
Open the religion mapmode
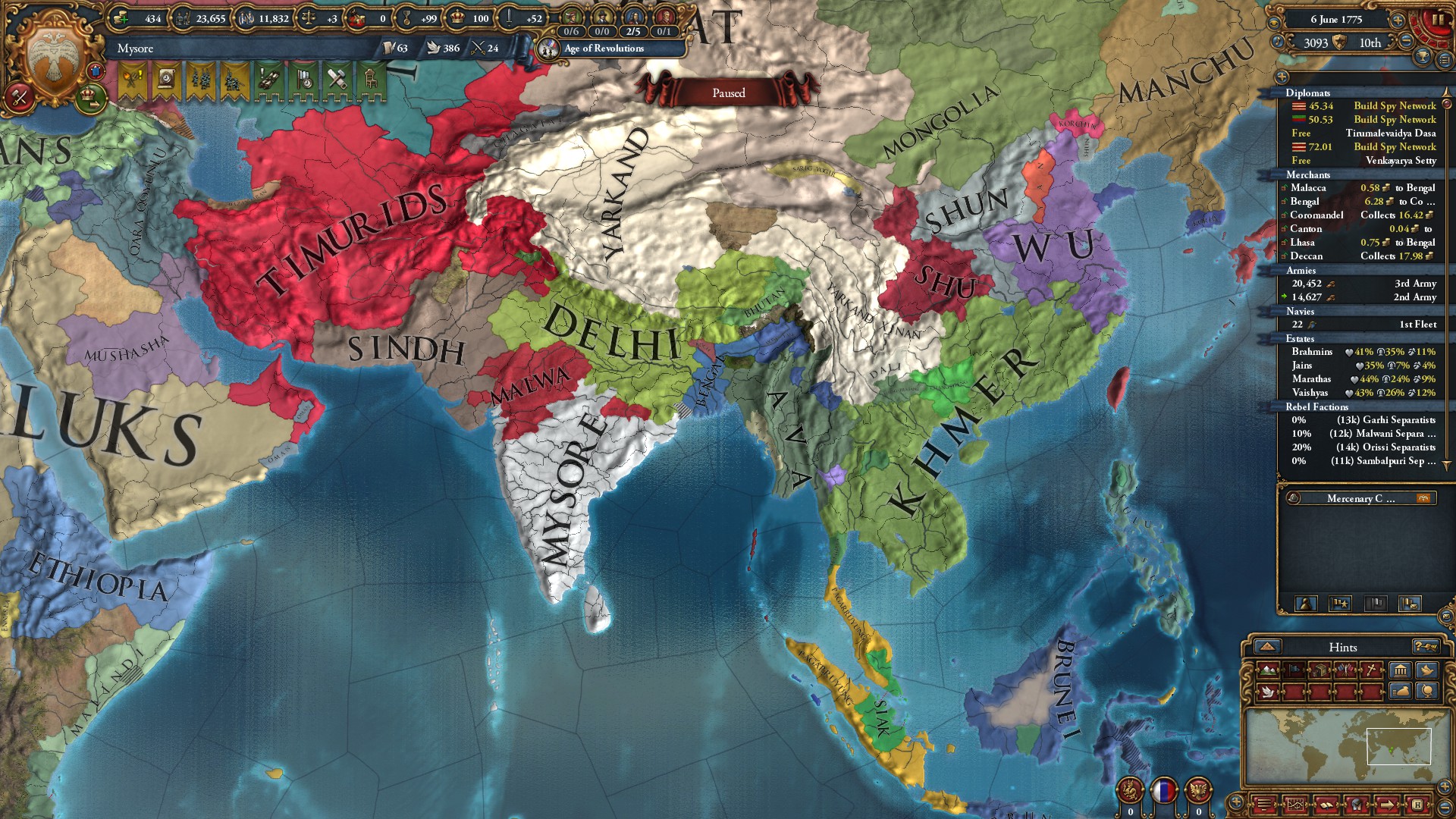(1371, 670)
